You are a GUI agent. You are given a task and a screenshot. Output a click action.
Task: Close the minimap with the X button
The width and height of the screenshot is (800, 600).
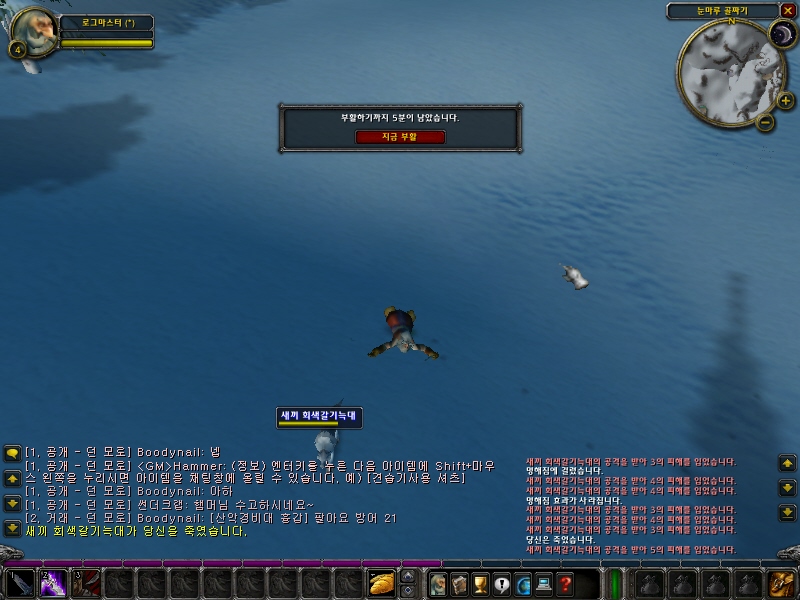coord(787,11)
